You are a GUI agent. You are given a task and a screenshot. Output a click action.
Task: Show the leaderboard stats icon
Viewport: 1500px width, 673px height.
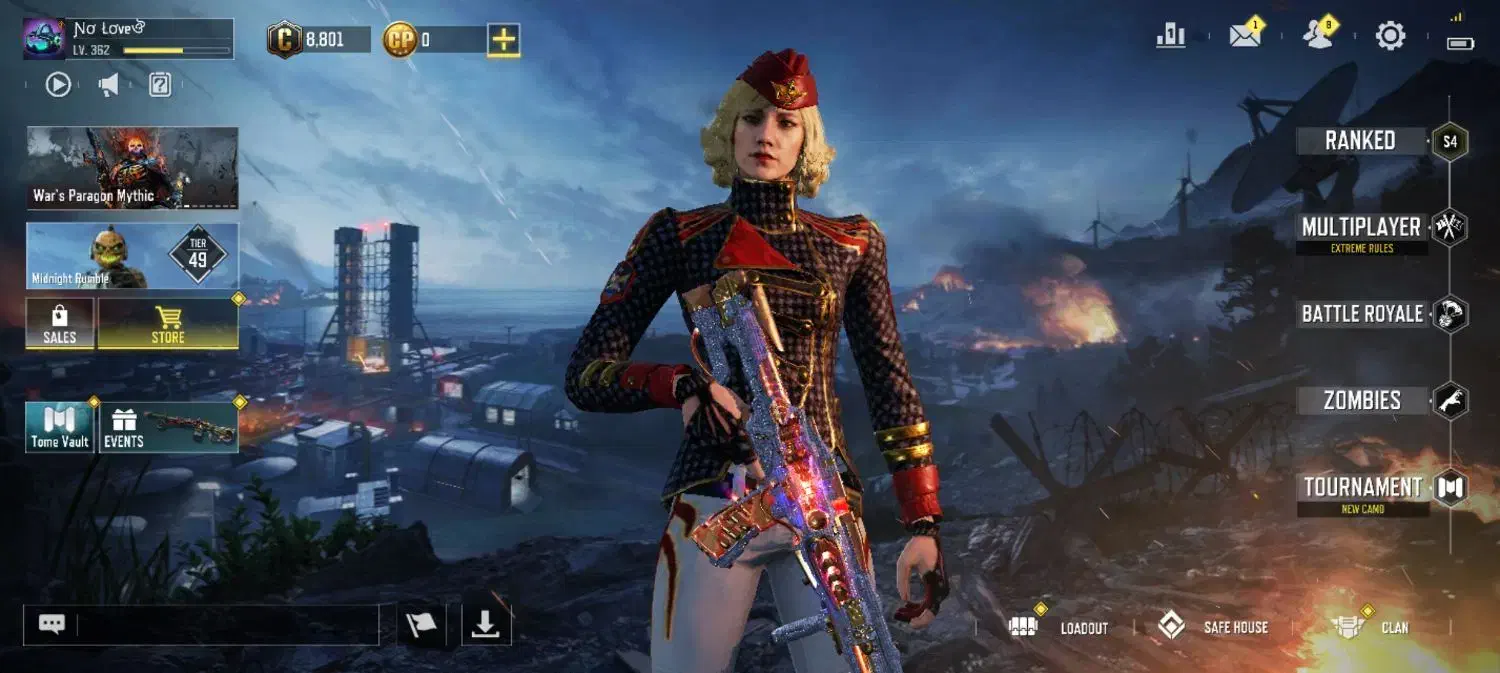[1170, 36]
